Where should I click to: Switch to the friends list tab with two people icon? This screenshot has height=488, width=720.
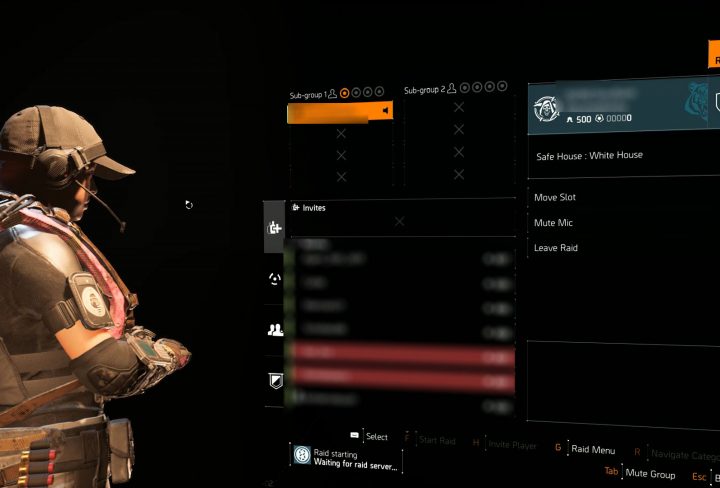tap(276, 329)
